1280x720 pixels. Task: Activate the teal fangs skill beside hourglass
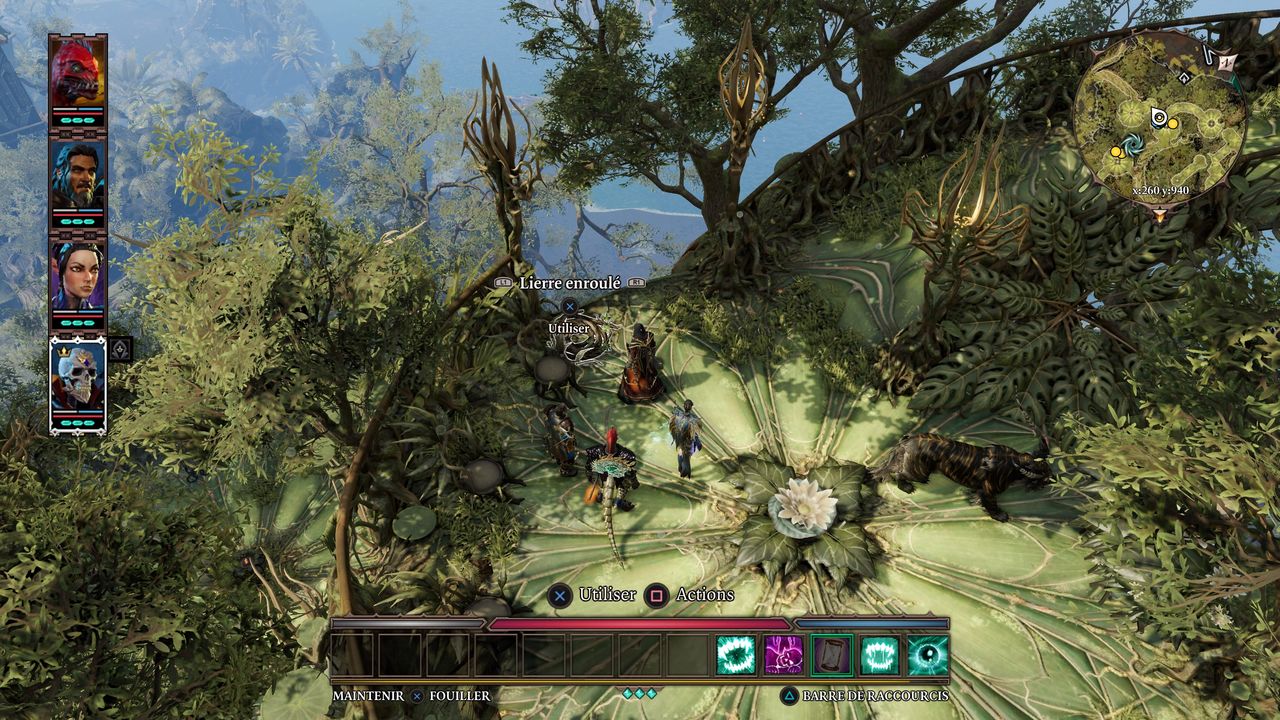[880, 655]
